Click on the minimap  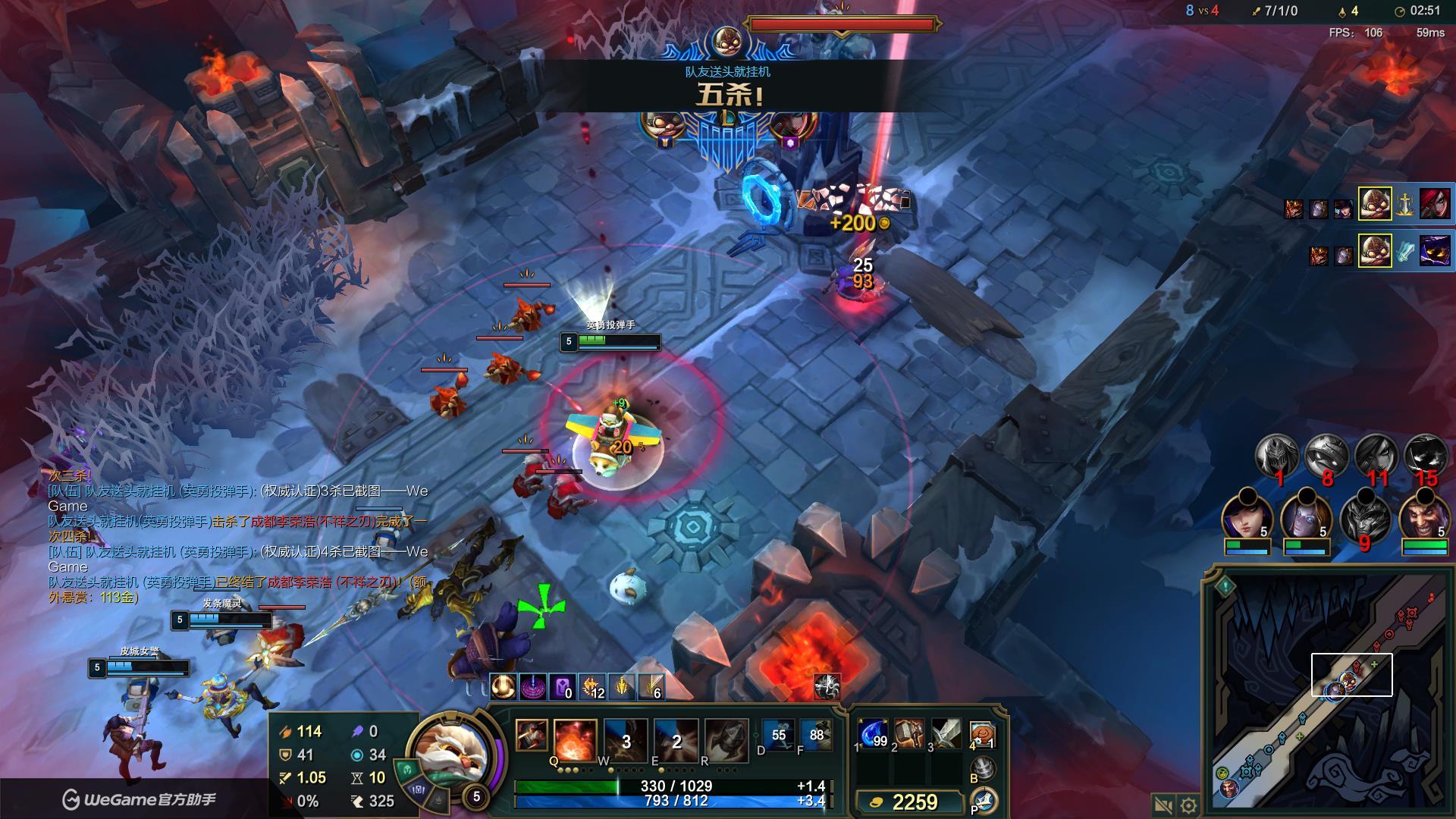[1327, 698]
